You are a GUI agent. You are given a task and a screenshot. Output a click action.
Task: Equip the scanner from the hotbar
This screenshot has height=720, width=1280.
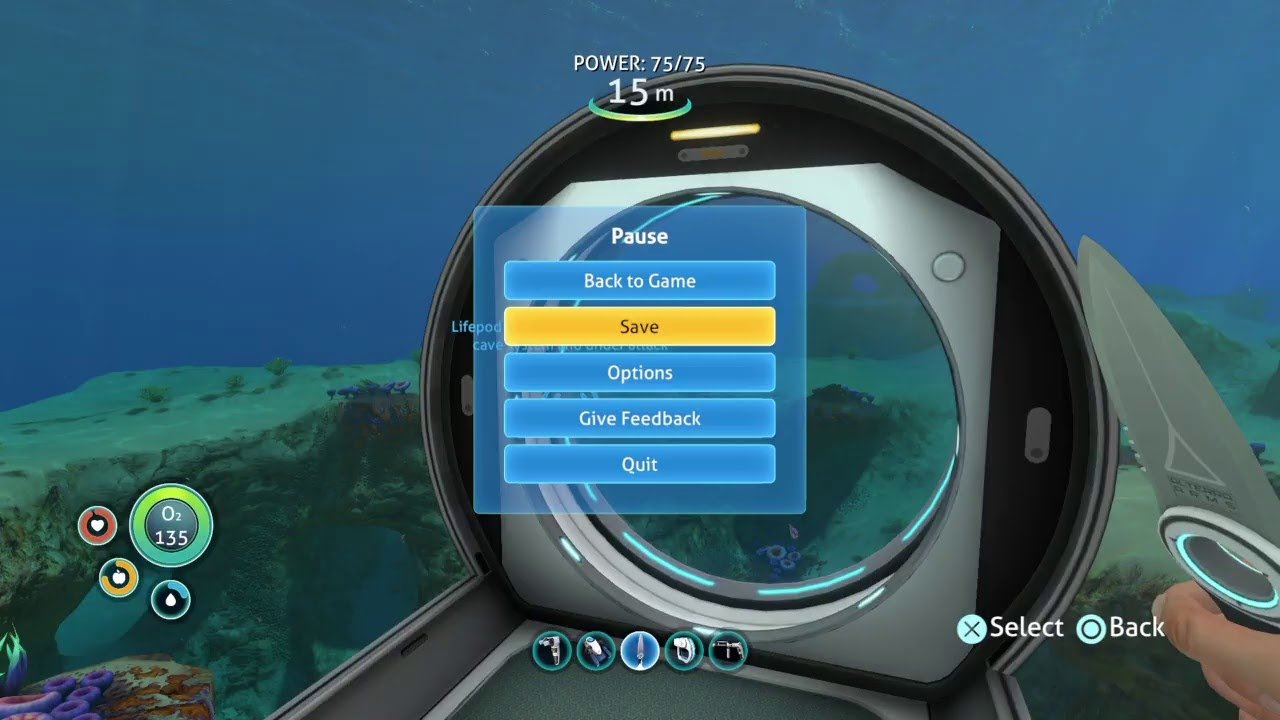click(552, 652)
